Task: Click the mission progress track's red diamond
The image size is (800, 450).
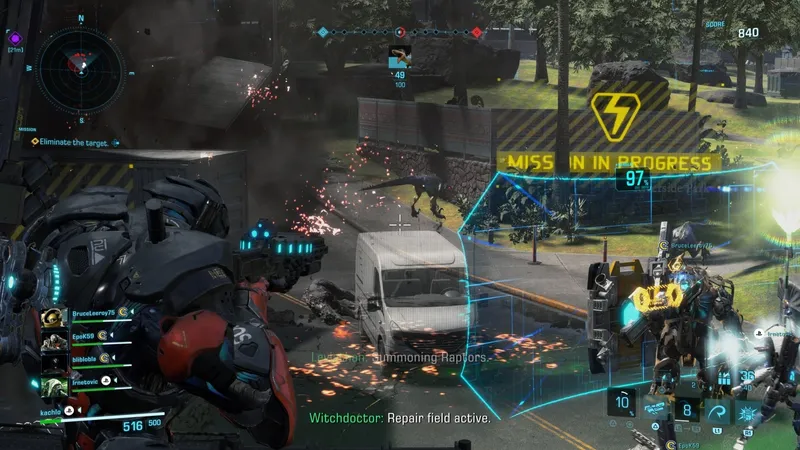Action: click(477, 32)
